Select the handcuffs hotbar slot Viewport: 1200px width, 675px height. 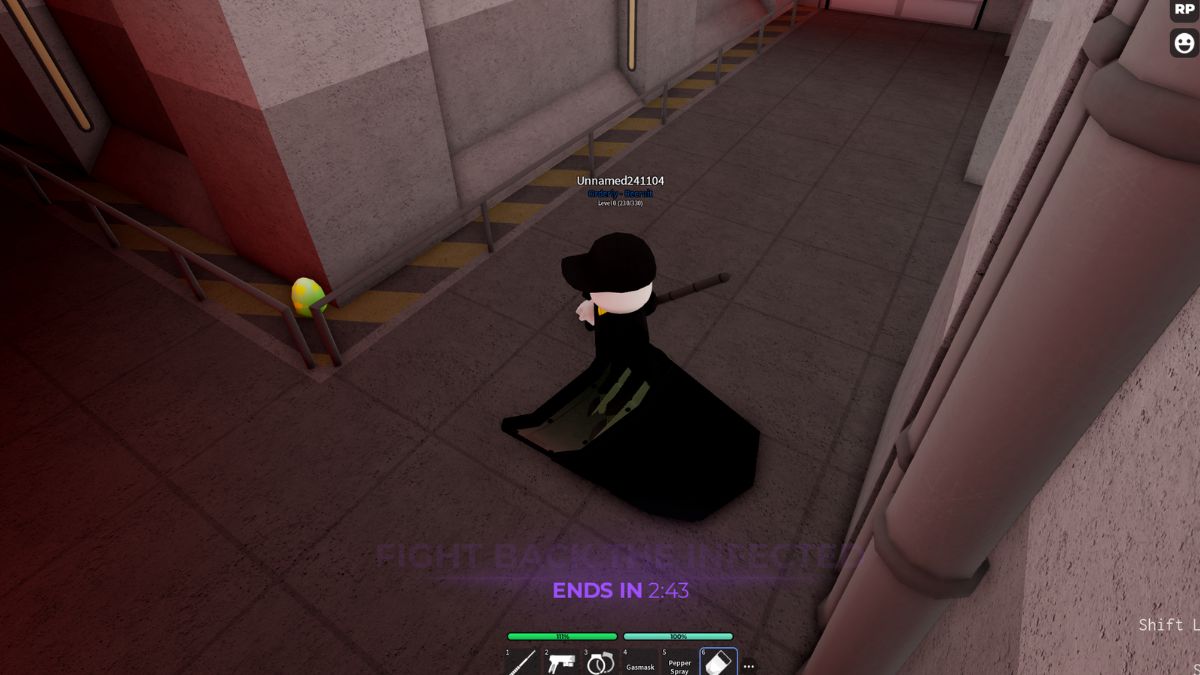[x=600, y=662]
